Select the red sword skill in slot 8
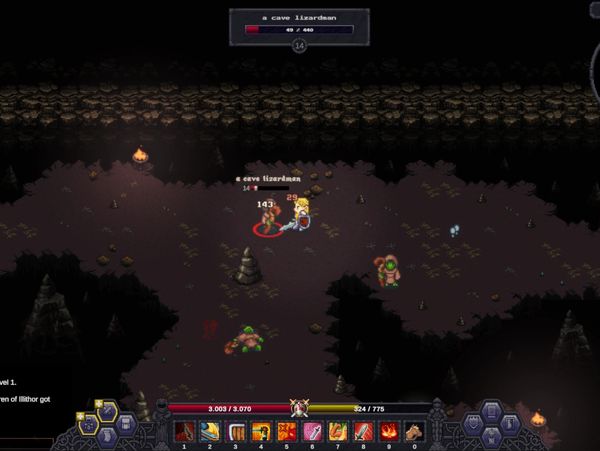 [362, 431]
